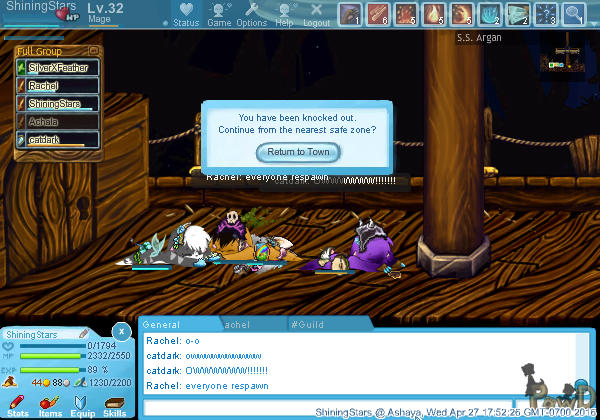Open the Items inventory
Viewport: 600px width, 420px height.
pos(50,405)
